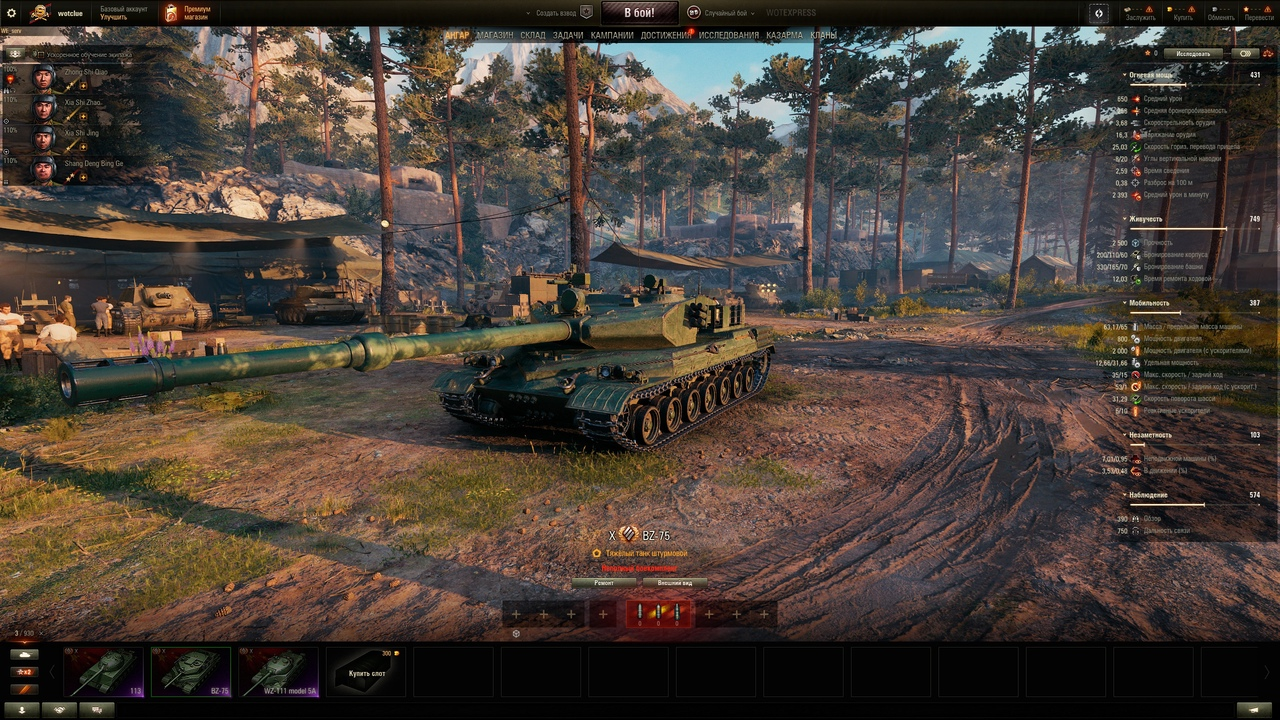Screen dimensions: 1280x720
Task: Click the Ремонт button
Action: pyautogui.click(x=604, y=582)
